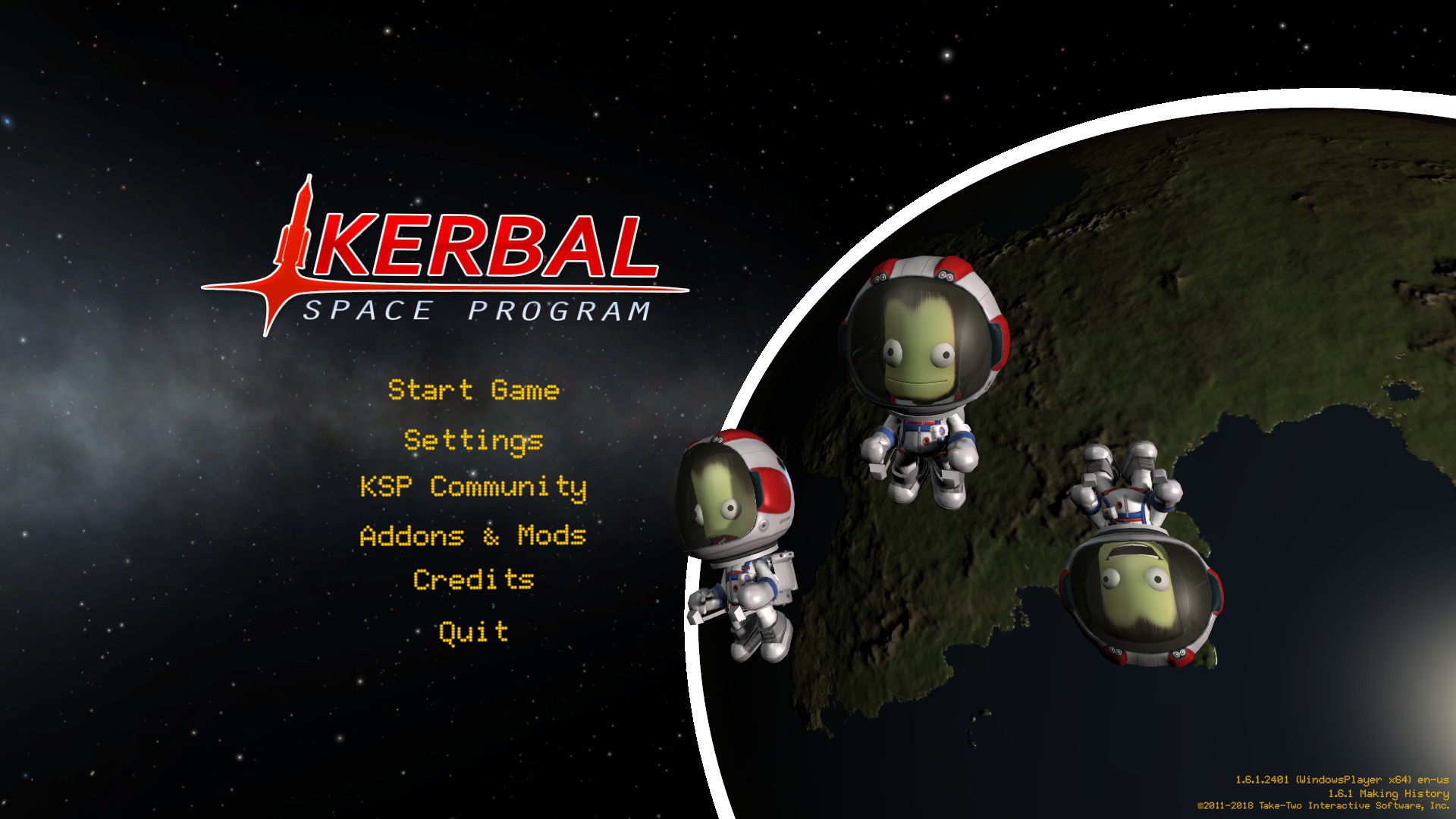Click Start Game in the main menu
Image resolution: width=1456 pixels, height=819 pixels.
[x=473, y=390]
